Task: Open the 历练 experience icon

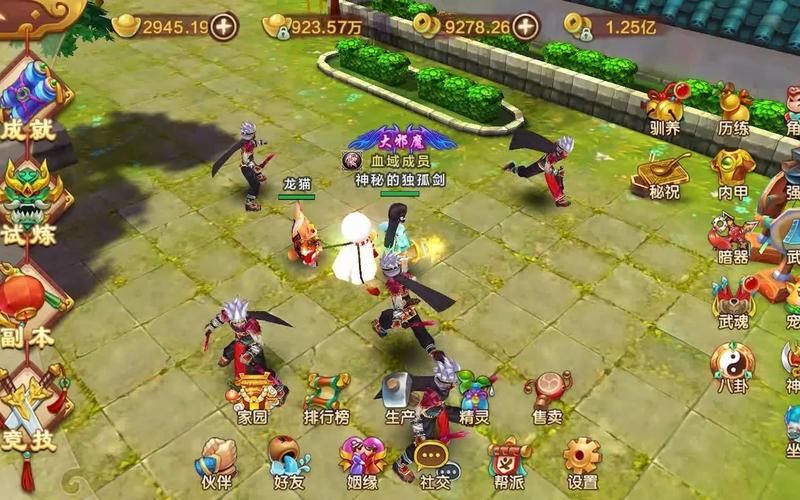Action: click(x=733, y=108)
